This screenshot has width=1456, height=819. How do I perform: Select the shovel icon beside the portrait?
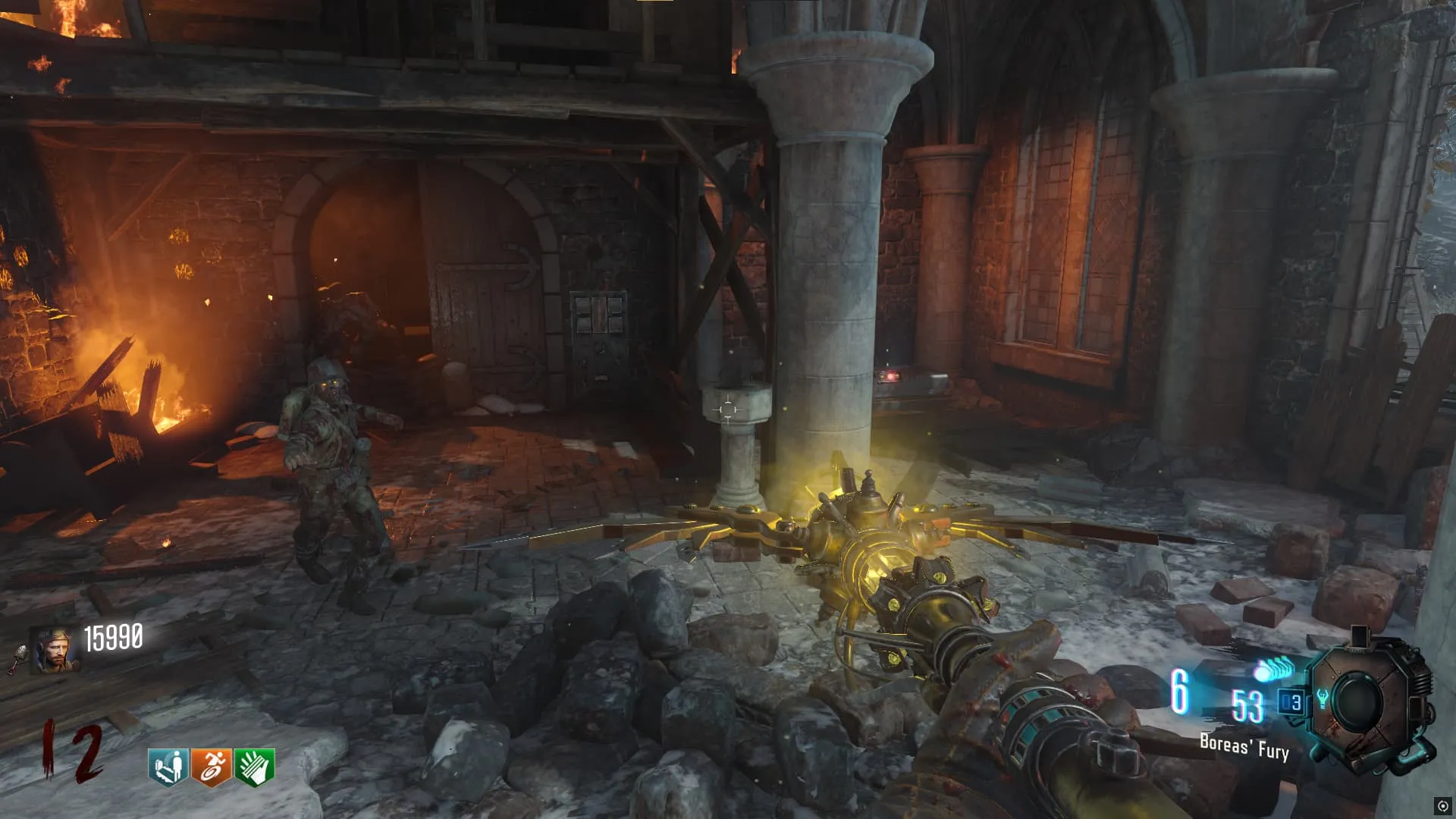18,657
